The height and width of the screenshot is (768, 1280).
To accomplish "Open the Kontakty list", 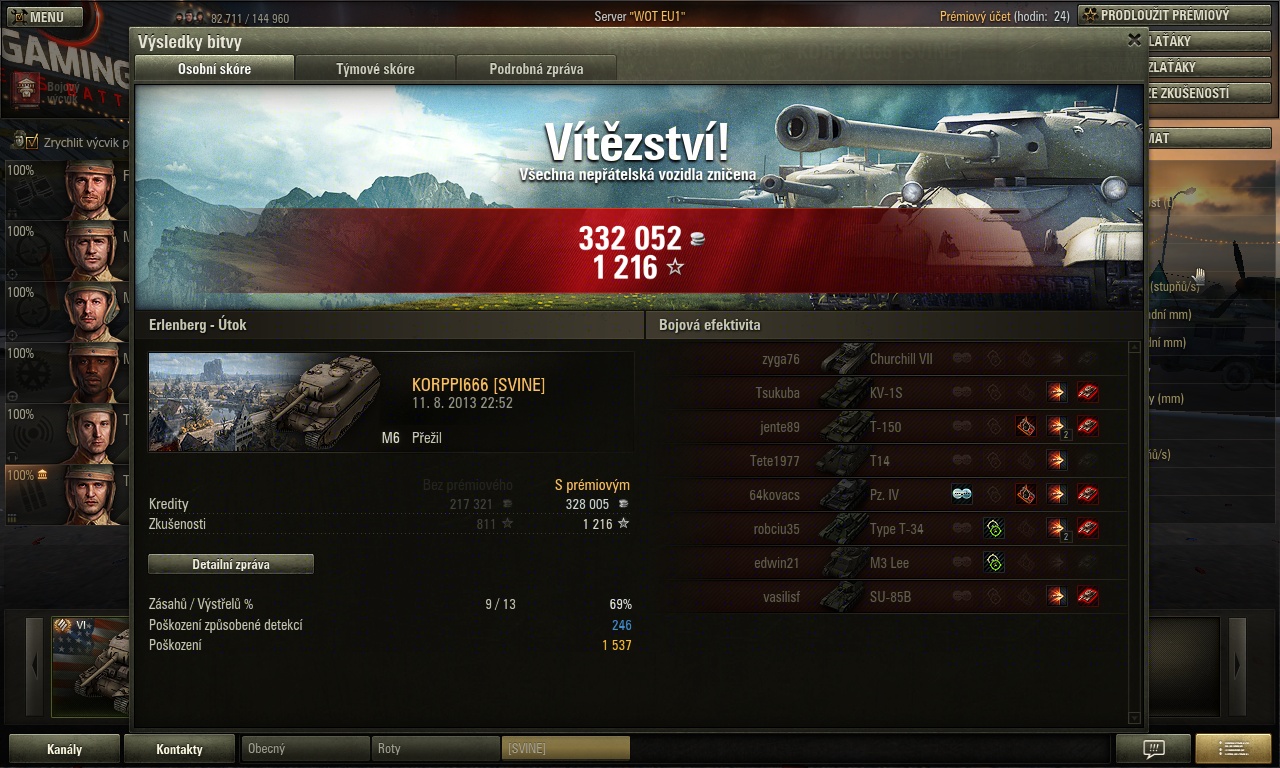I will [179, 749].
